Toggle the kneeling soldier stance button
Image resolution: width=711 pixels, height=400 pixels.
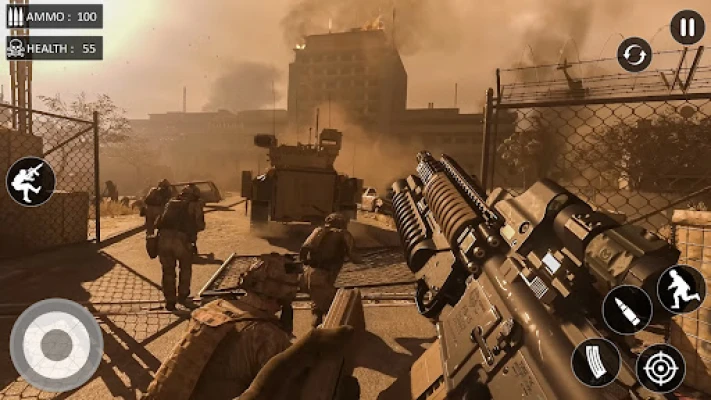tap(30, 181)
